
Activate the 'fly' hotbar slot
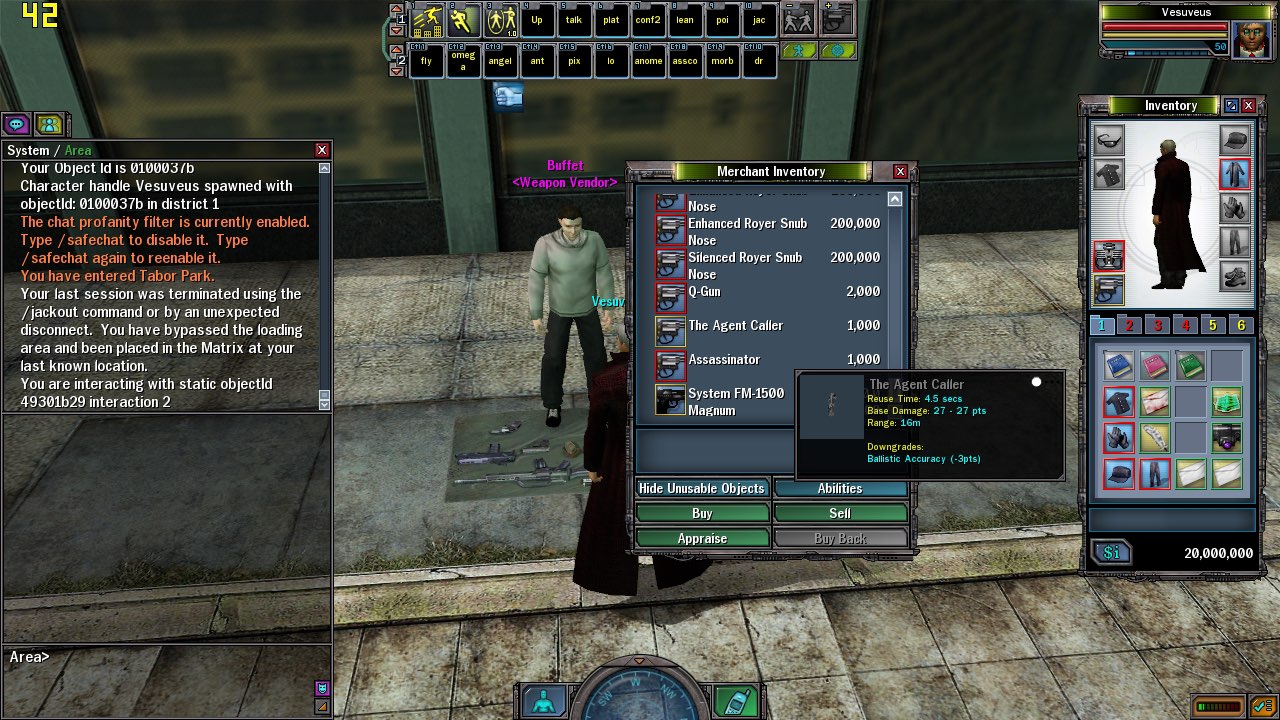click(x=426, y=61)
